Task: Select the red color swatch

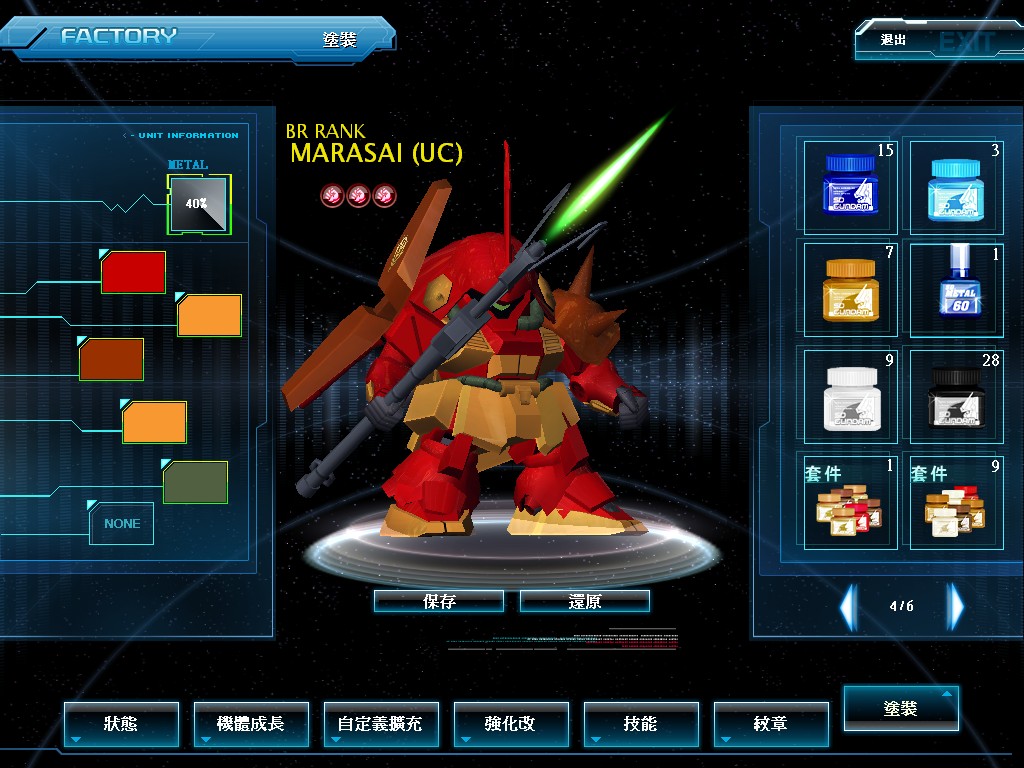Action: point(133,272)
